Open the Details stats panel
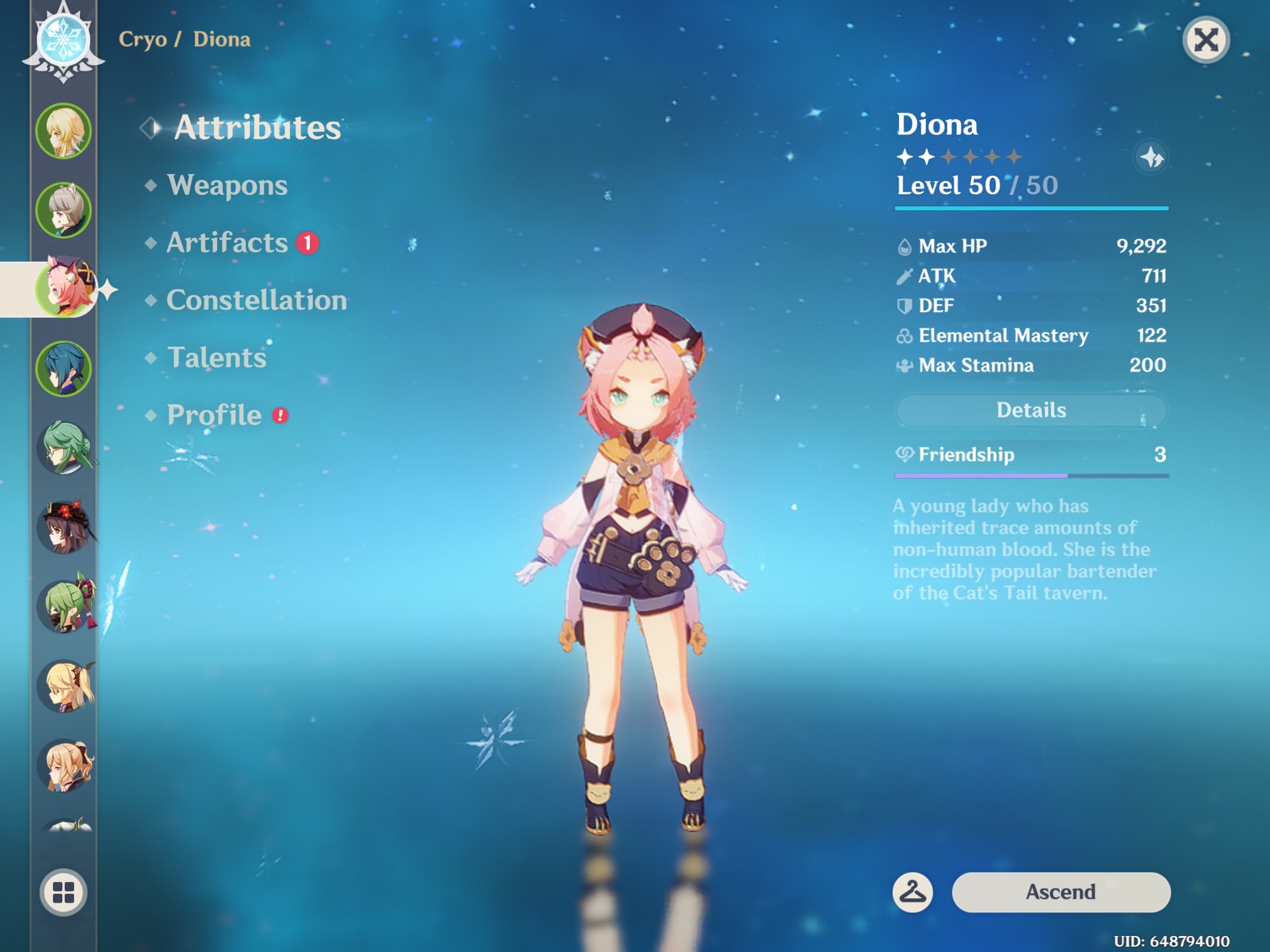This screenshot has height=952, width=1270. click(x=1031, y=411)
